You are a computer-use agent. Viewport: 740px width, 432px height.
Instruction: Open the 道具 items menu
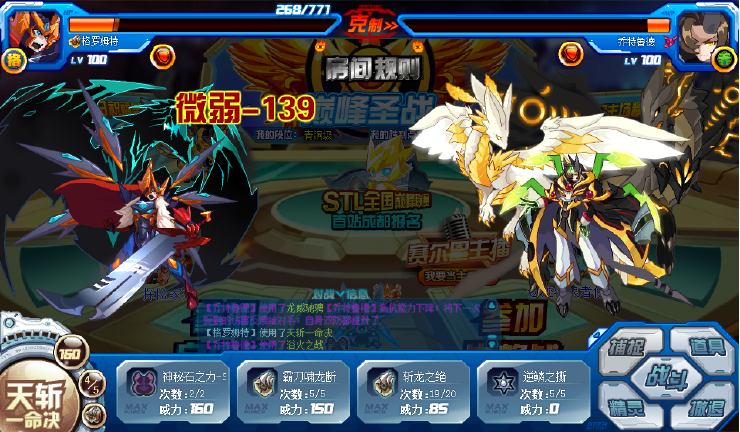coord(703,346)
